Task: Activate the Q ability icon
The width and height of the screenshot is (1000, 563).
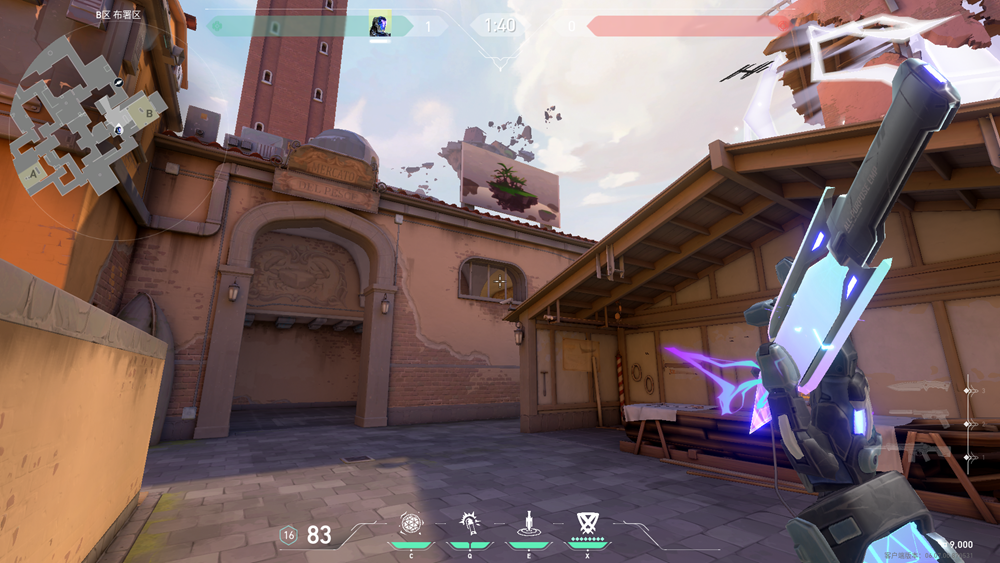Action: (x=469, y=523)
